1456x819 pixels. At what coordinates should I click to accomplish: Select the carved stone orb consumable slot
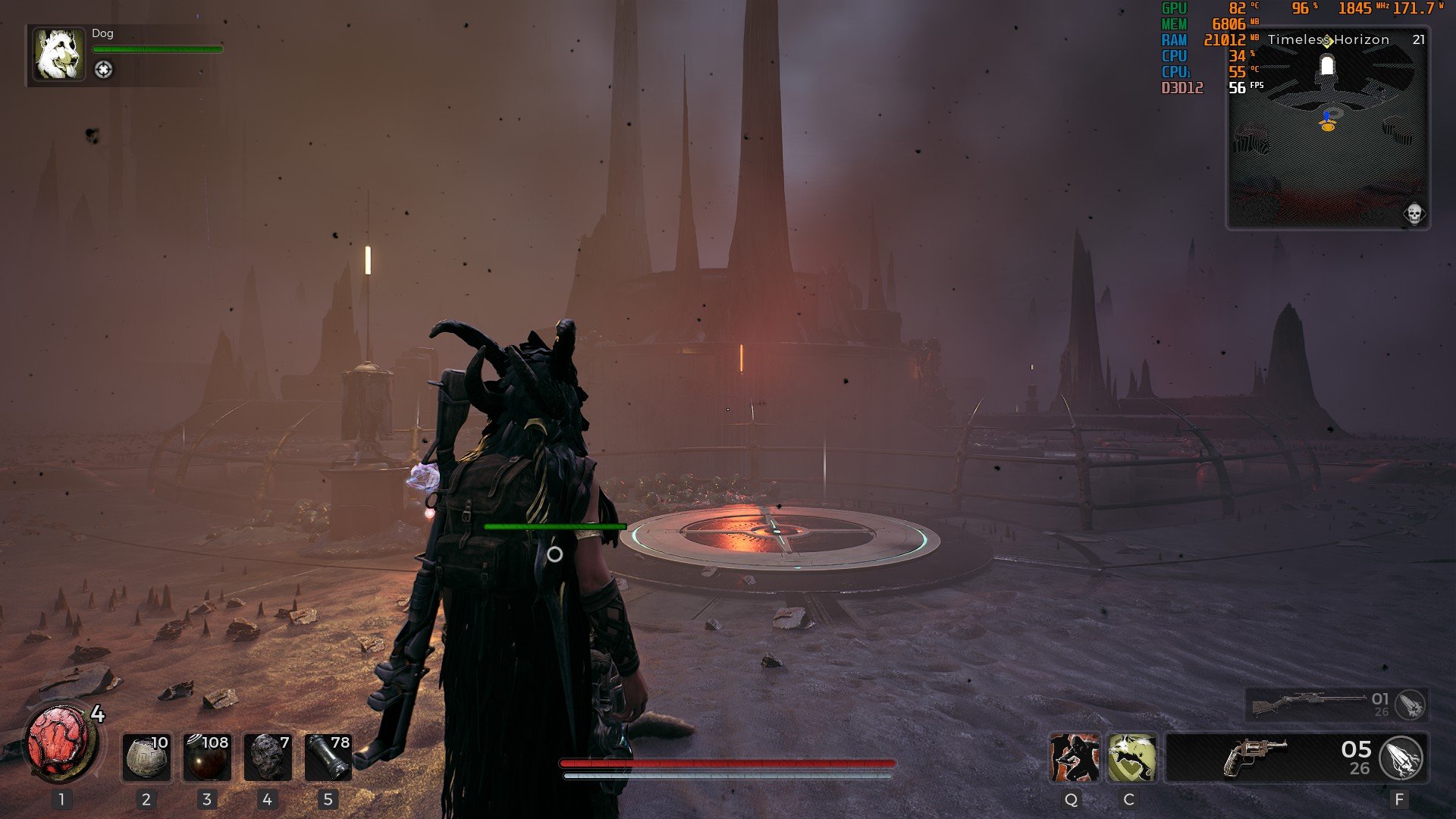(146, 757)
